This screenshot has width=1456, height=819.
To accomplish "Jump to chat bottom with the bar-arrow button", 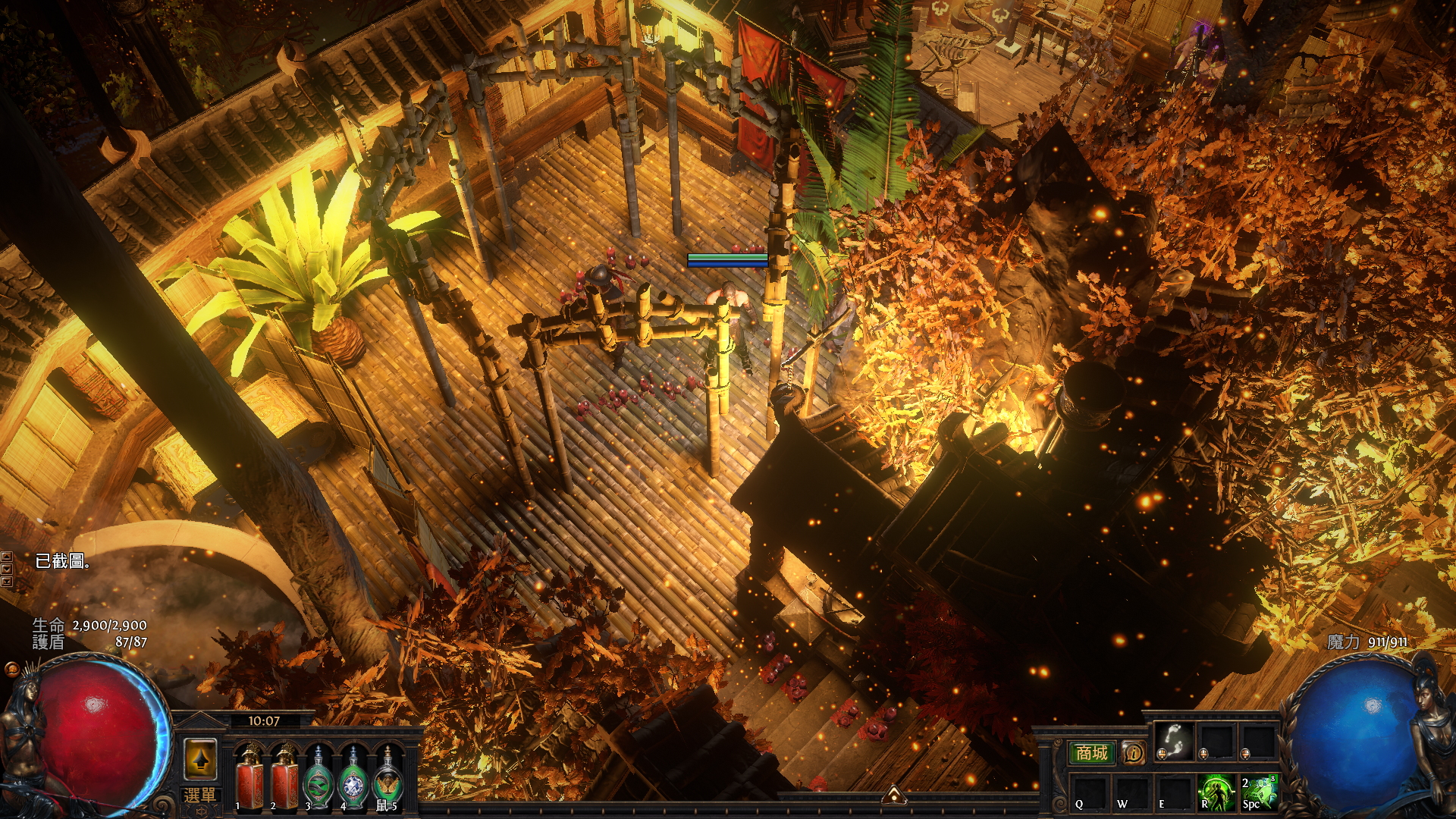I will tap(7, 582).
